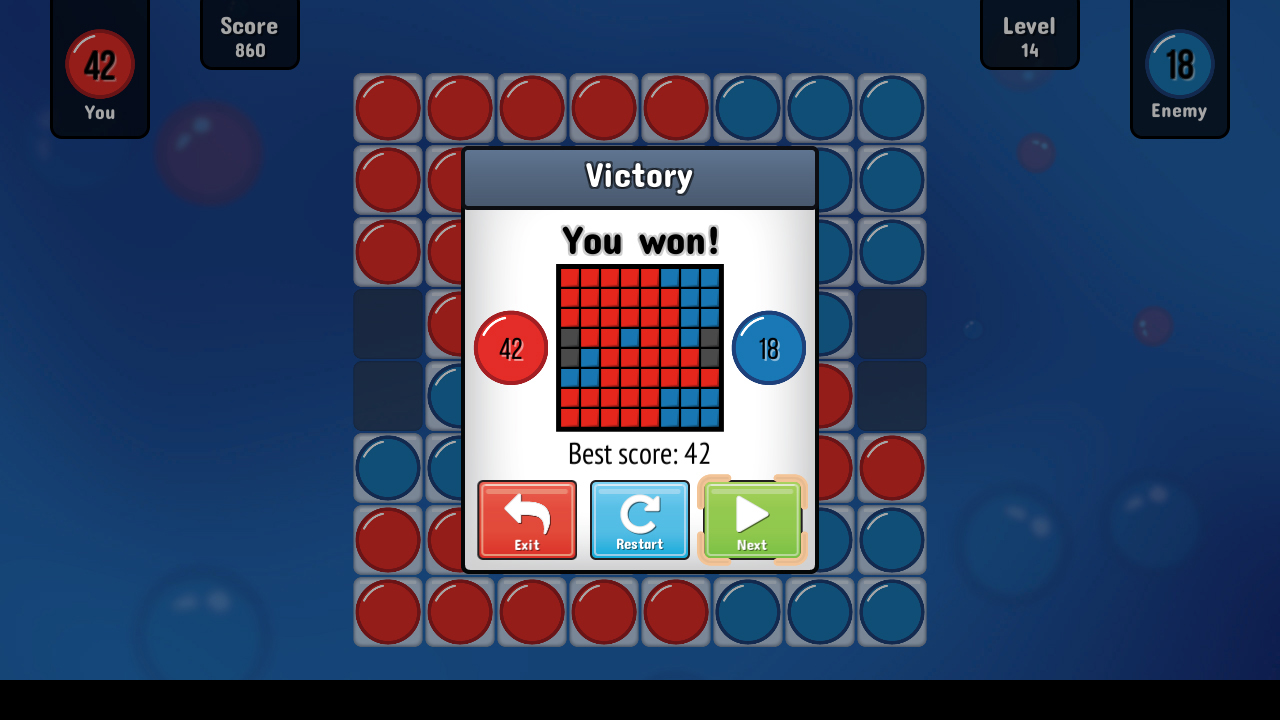This screenshot has width=1280, height=720.
Task: Select the Restart circular arrow icon
Action: tap(639, 512)
